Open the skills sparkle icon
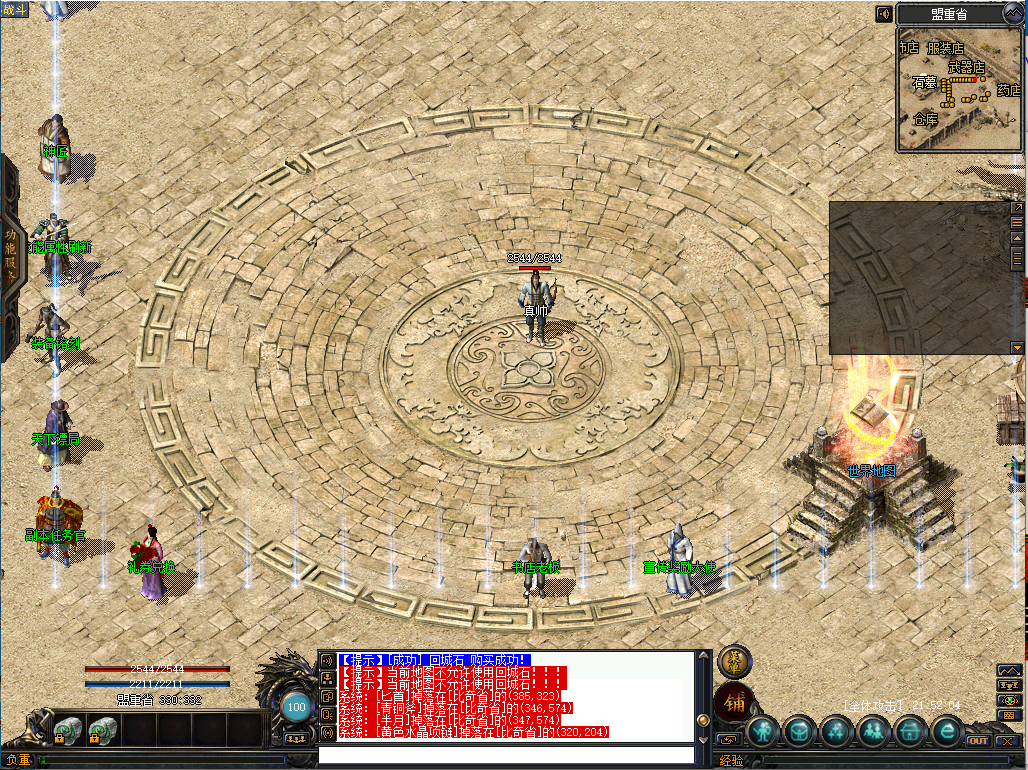Screen dimensions: 1028x770 click(837, 732)
